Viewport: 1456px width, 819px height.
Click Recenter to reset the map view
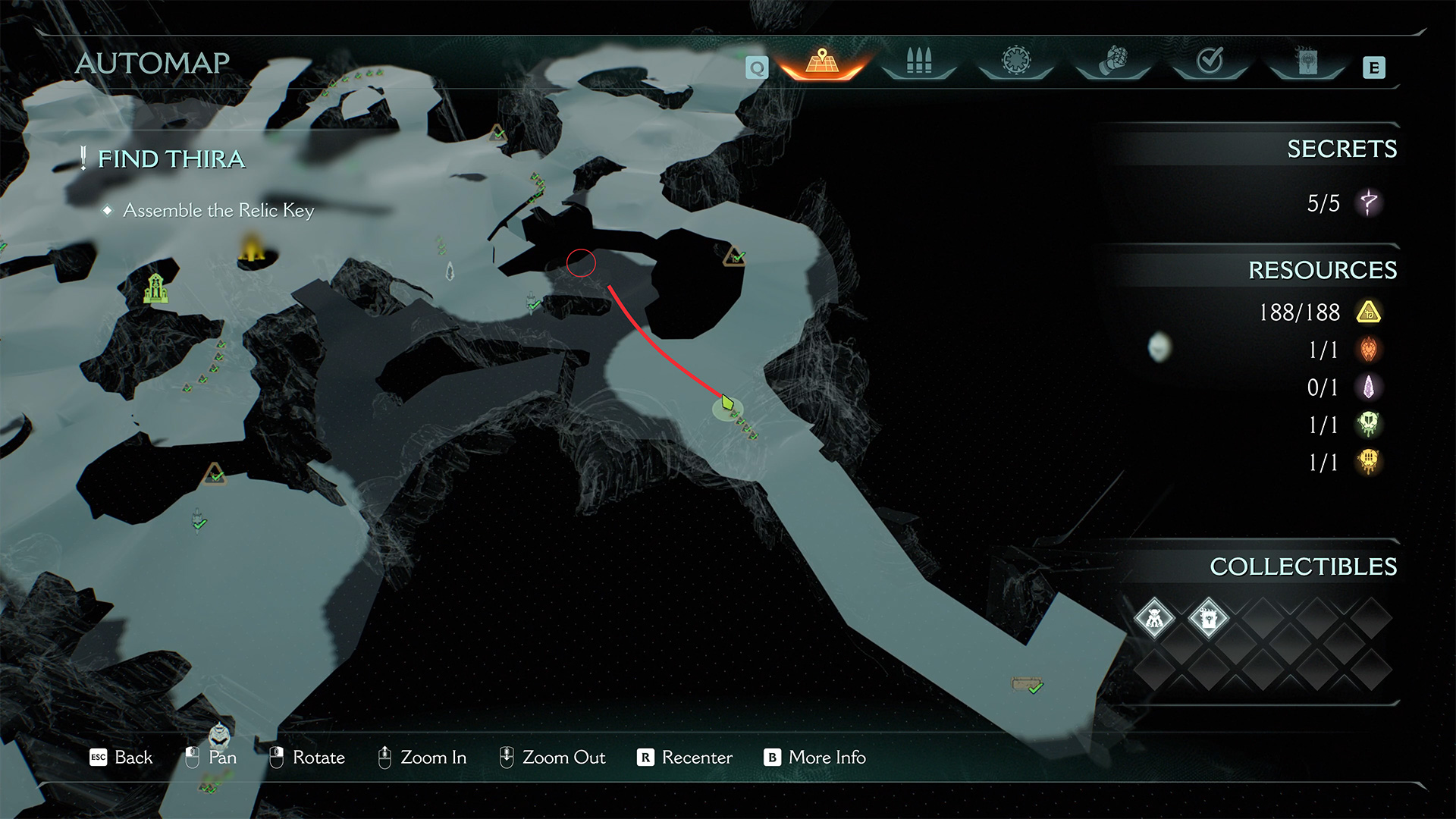click(686, 758)
